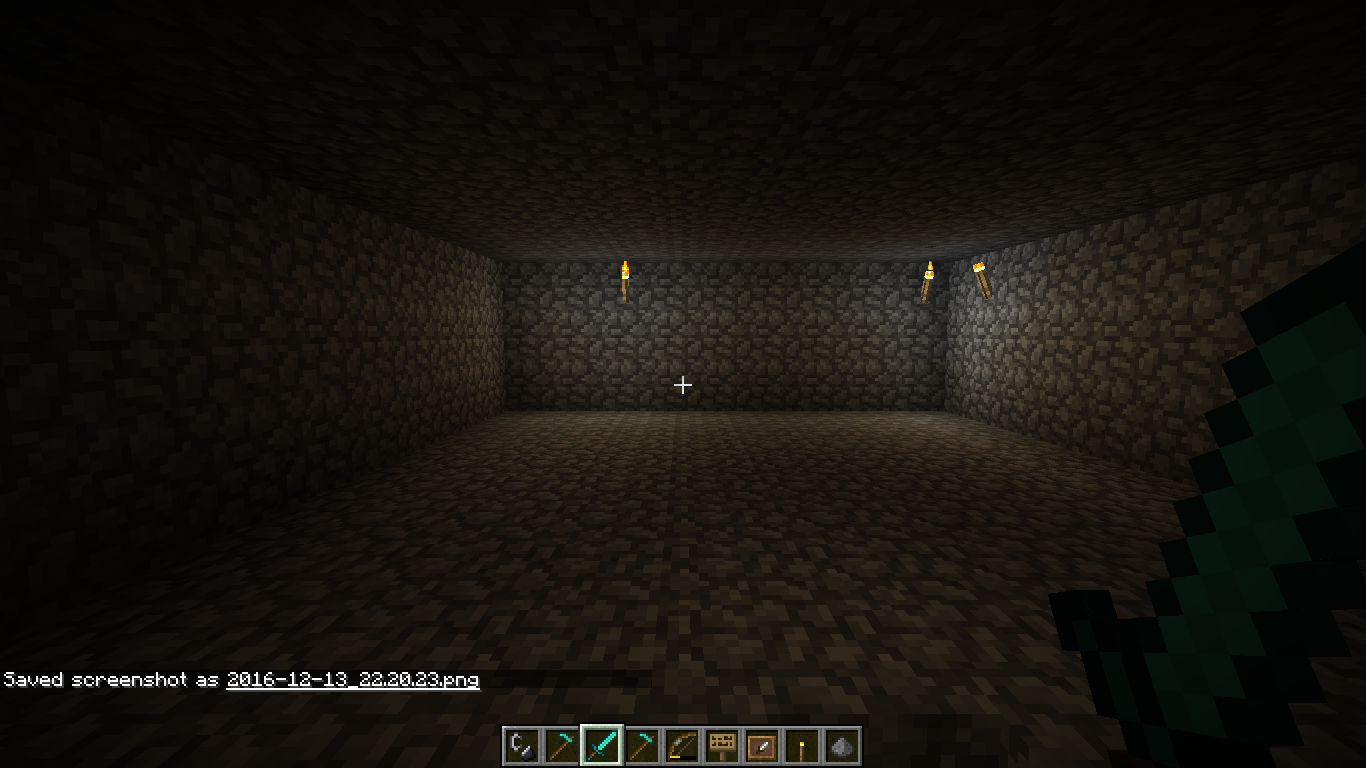Select the wooden sign hotbar slot

pos(722,746)
